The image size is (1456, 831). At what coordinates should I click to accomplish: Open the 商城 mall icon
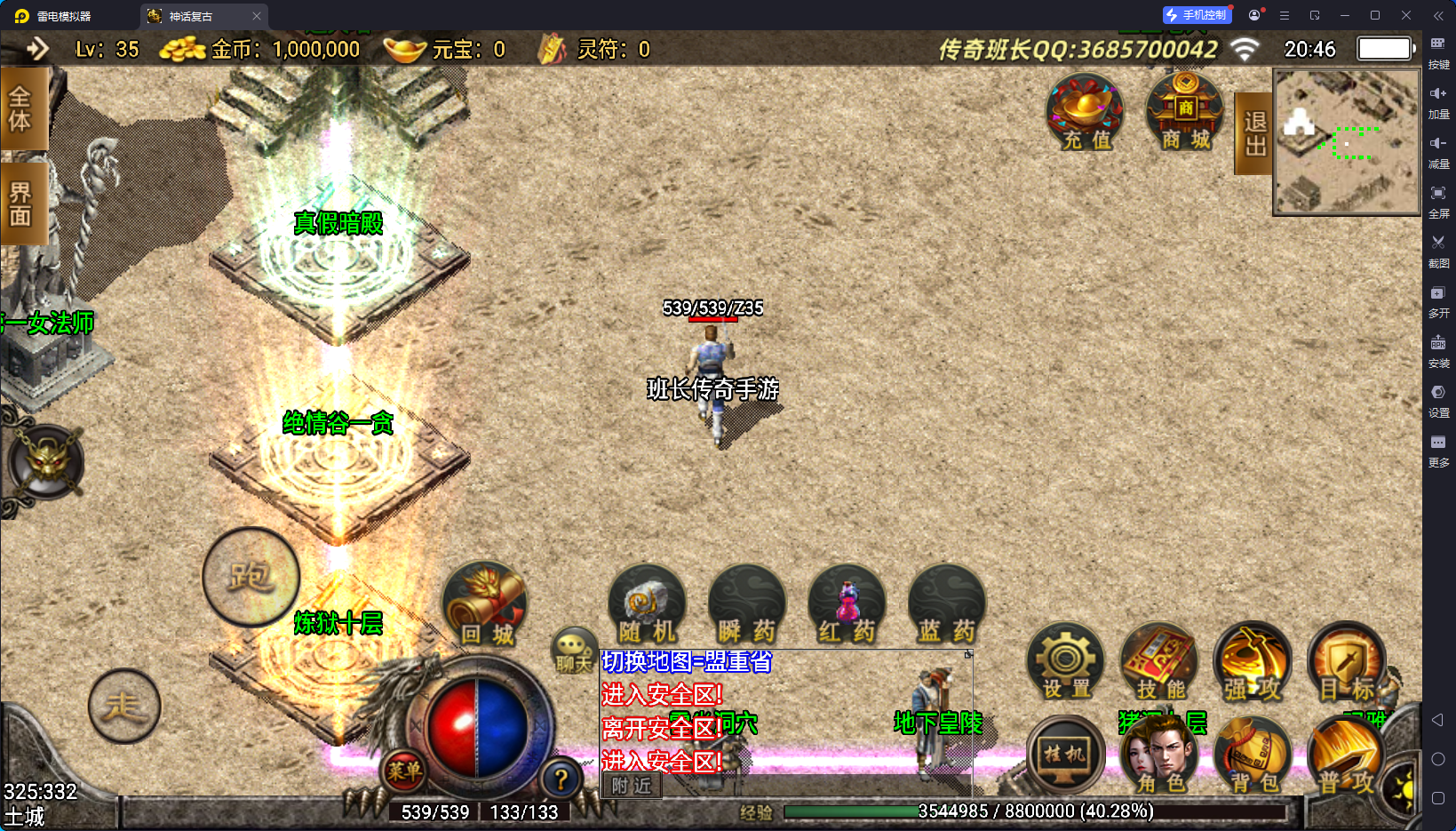pos(1185,113)
